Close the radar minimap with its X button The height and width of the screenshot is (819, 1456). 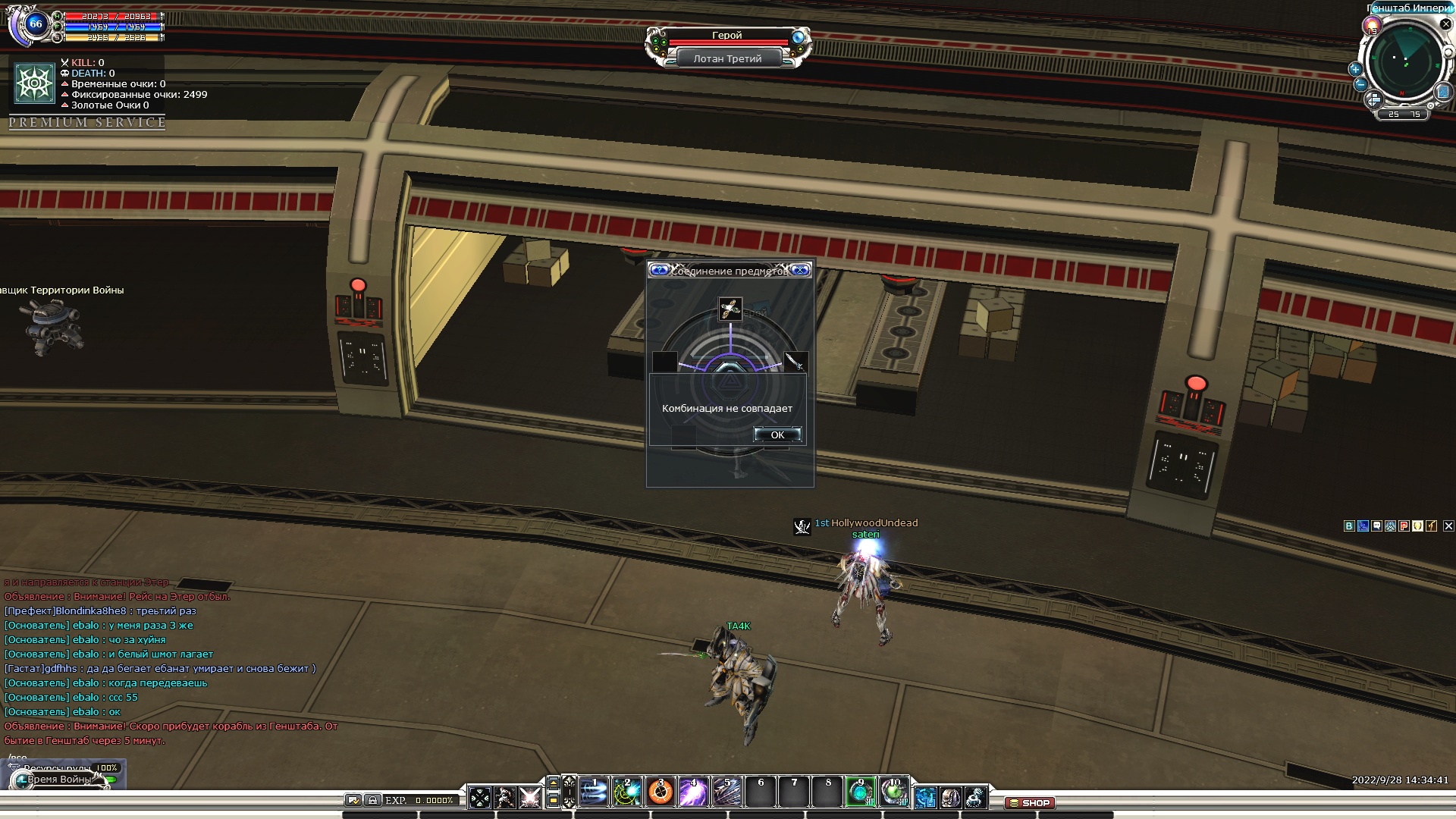click(x=1445, y=24)
